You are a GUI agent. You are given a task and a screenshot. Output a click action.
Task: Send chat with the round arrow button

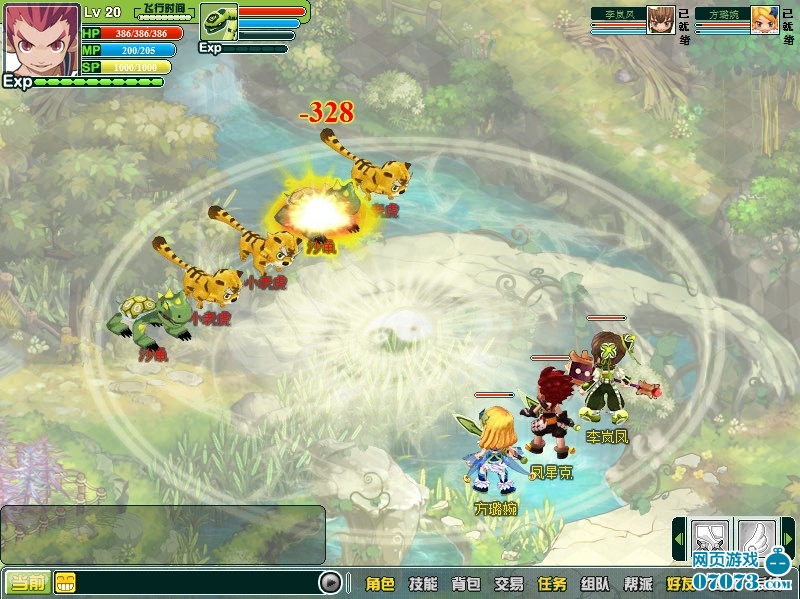329,583
